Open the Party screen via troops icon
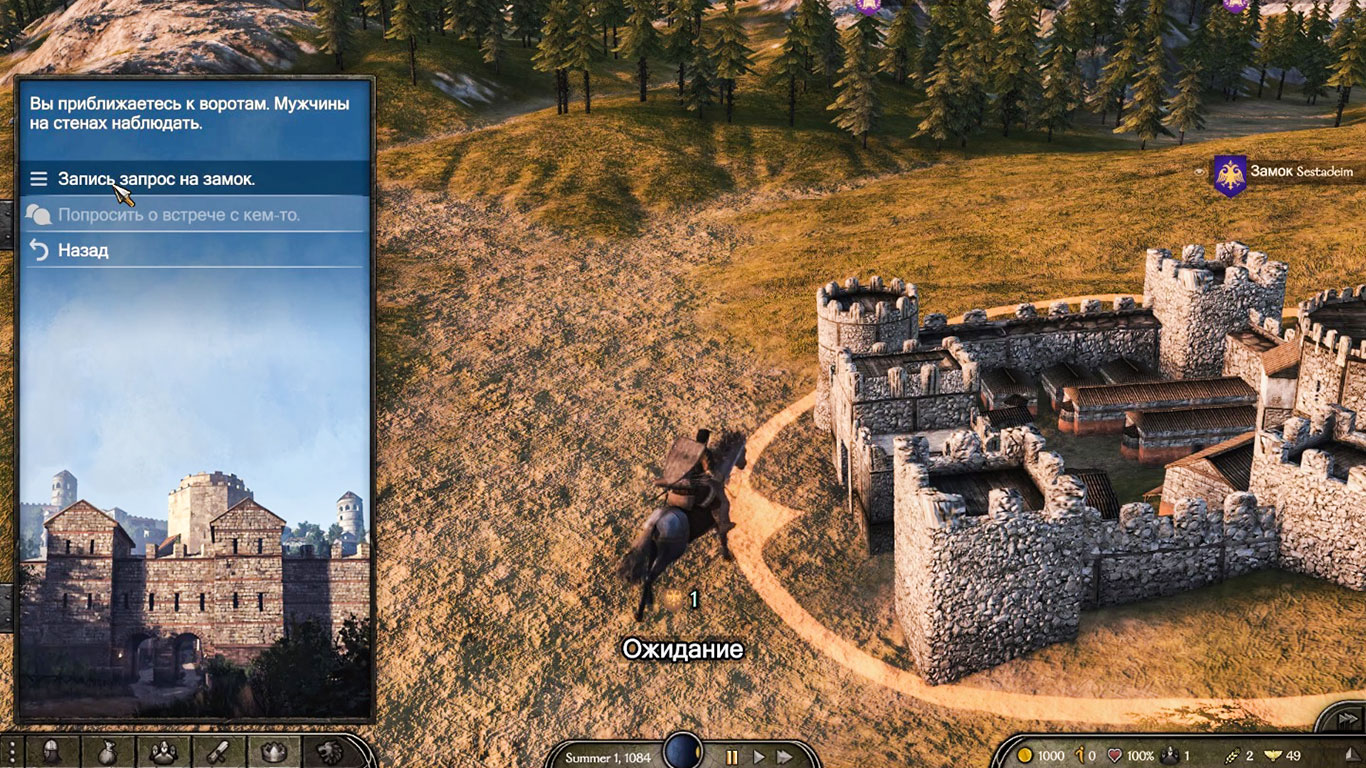This screenshot has width=1366, height=768. coord(162,752)
